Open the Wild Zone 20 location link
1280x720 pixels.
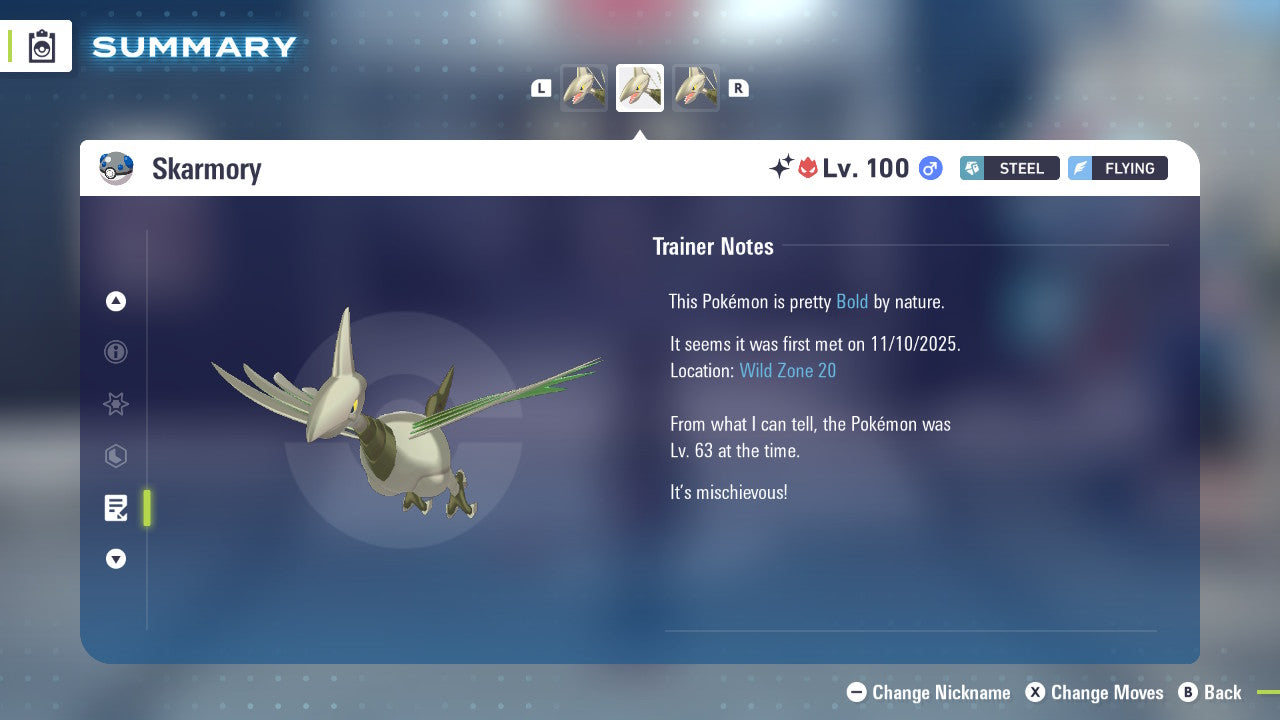788,371
